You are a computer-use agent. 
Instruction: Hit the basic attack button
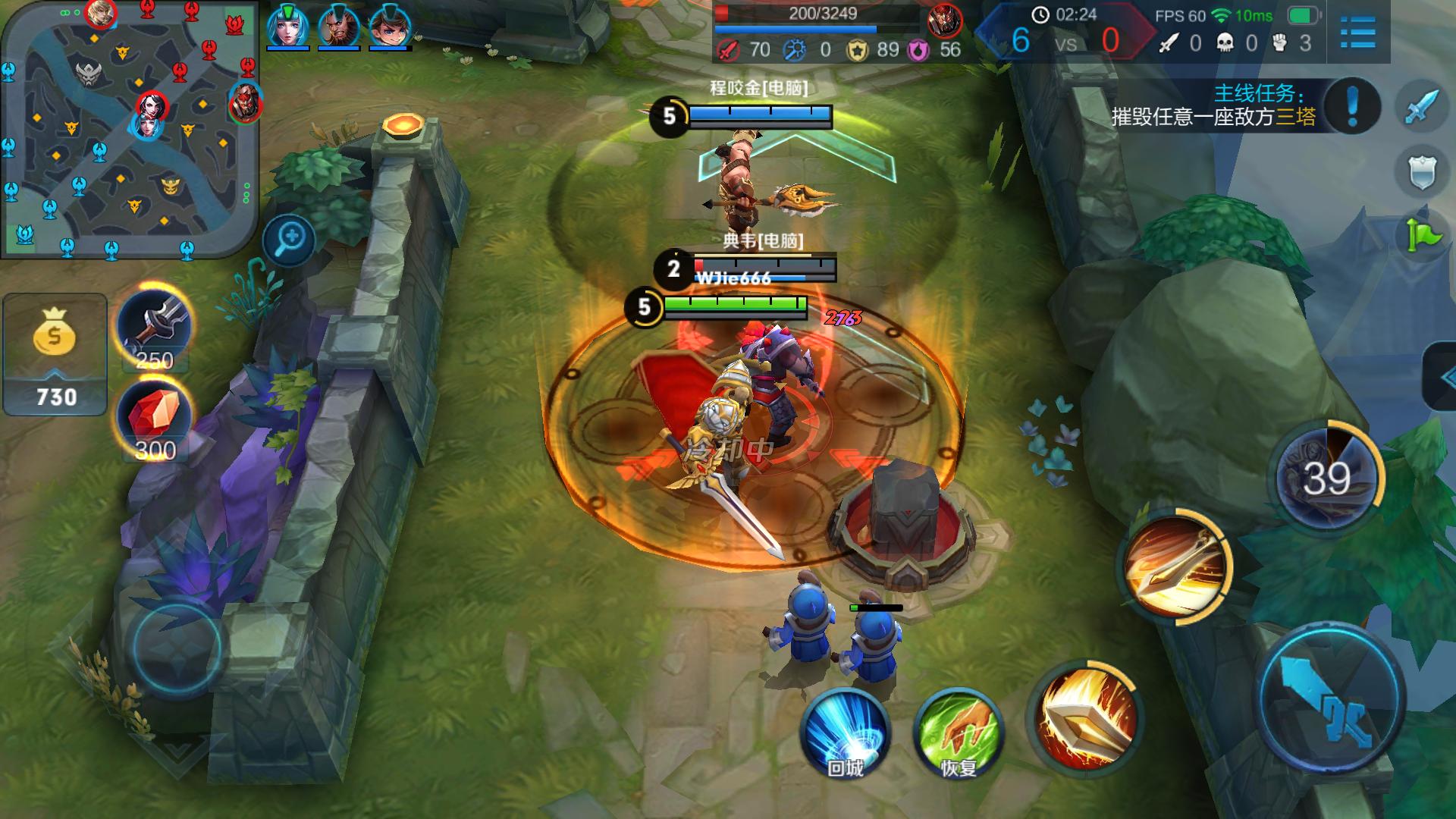1332,698
